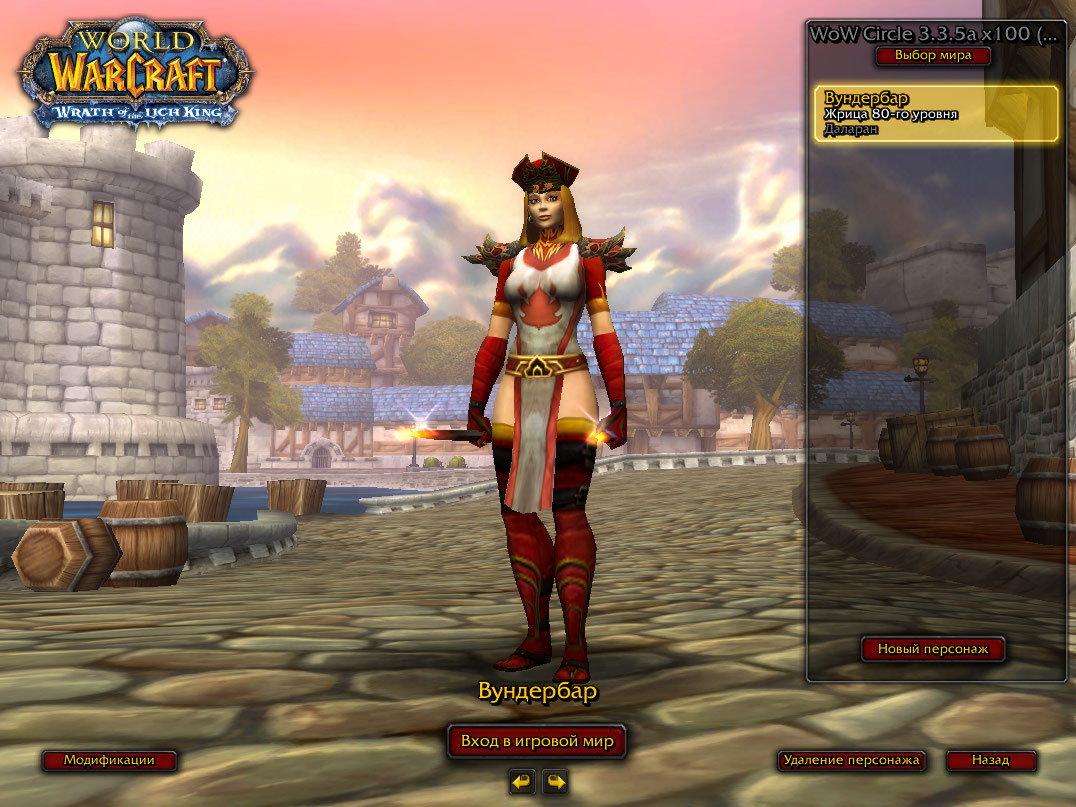Open the "Выбор мира" realm selection
Viewport: 1076px width, 807px height.
(x=933, y=56)
